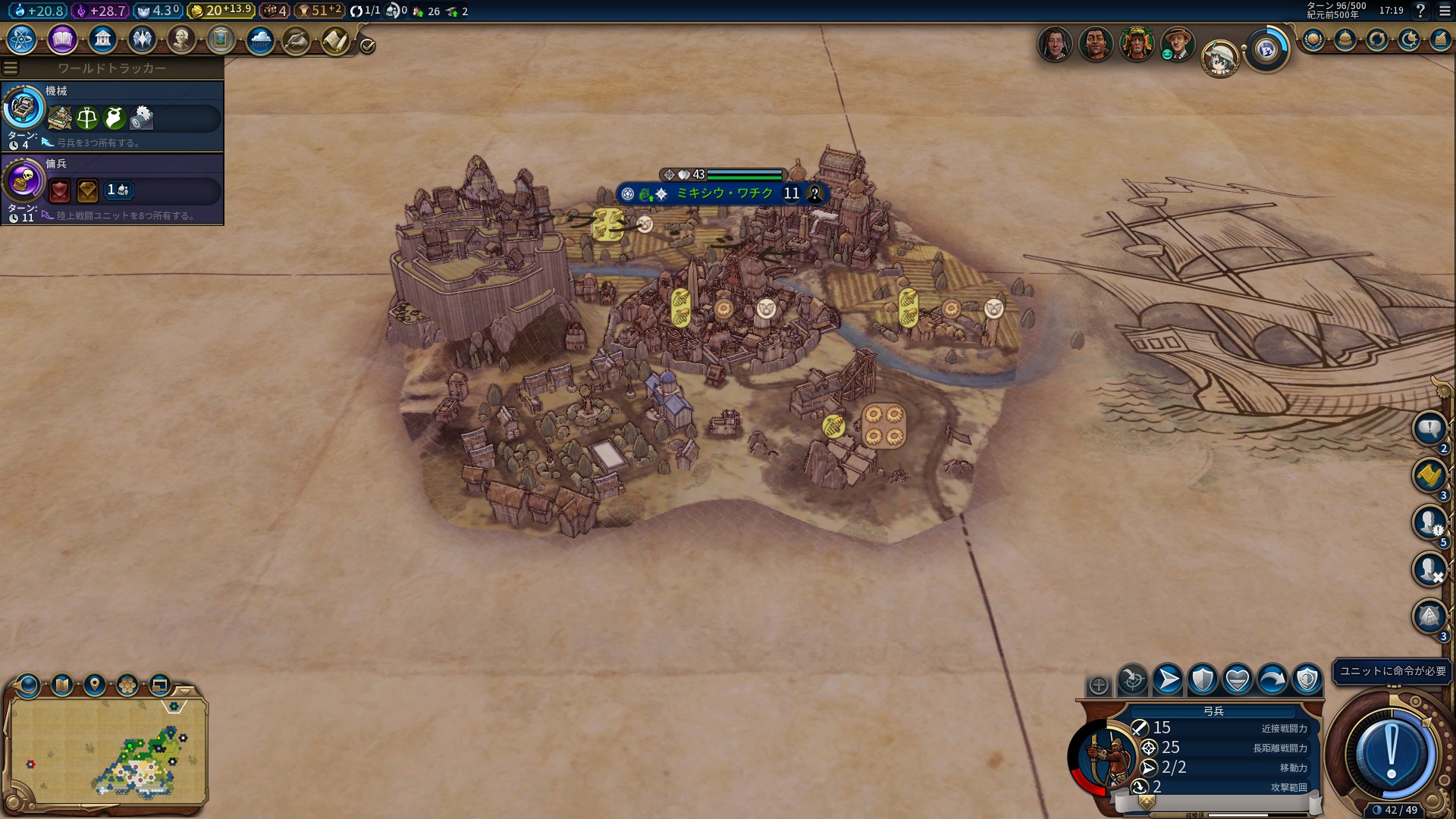
Task: Choose the fortify shield unit command
Action: [x=1203, y=679]
